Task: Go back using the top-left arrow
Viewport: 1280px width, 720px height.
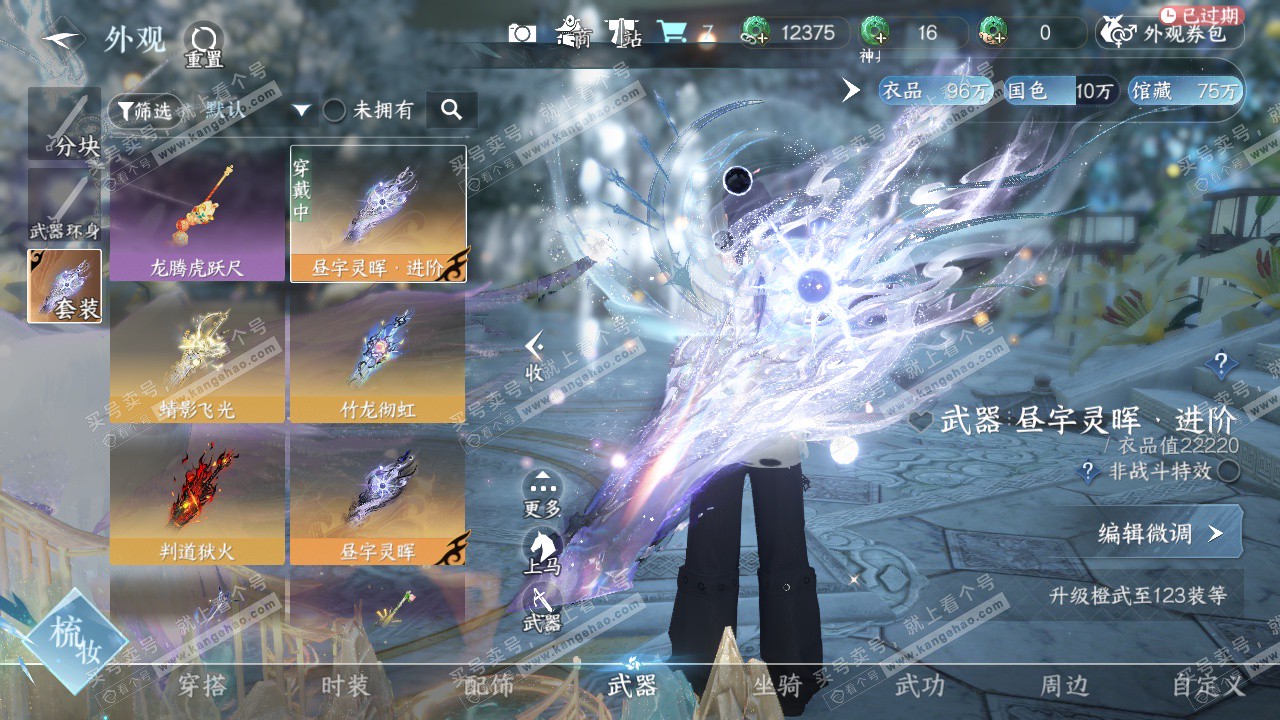Action: (x=63, y=38)
